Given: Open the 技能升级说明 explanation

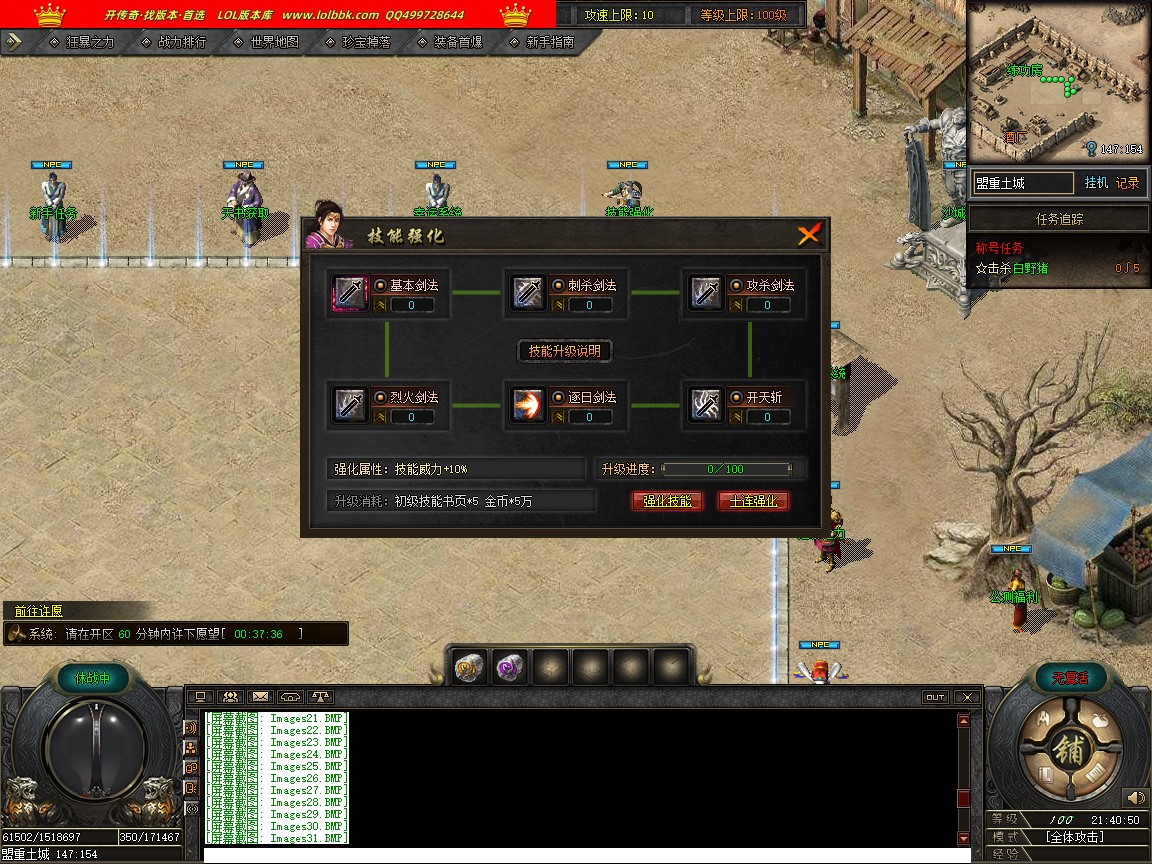Looking at the screenshot, I should (x=565, y=351).
